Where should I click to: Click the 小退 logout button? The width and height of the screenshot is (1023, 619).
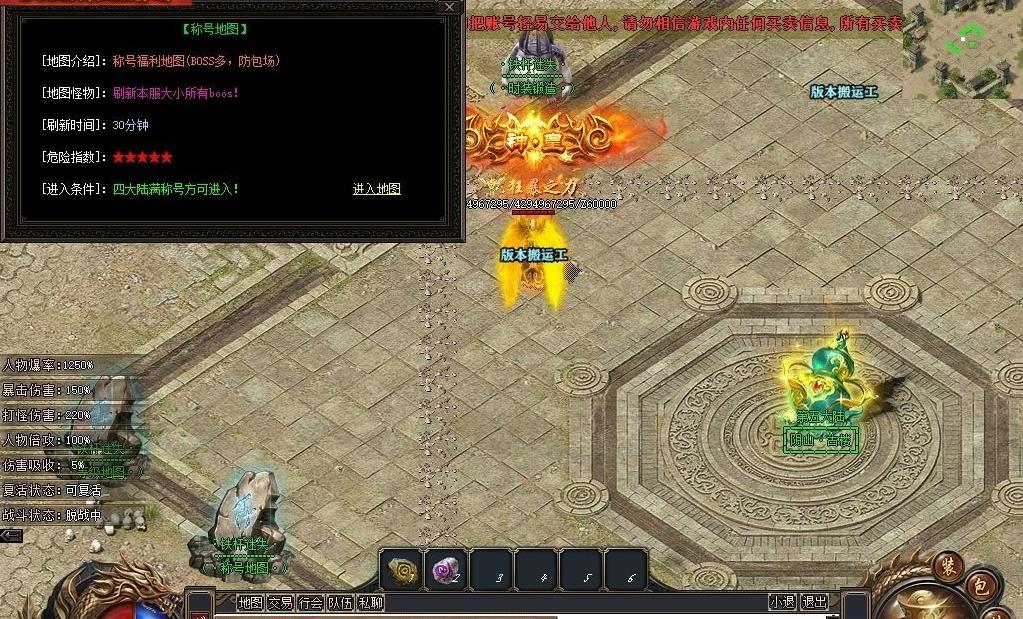(x=782, y=602)
